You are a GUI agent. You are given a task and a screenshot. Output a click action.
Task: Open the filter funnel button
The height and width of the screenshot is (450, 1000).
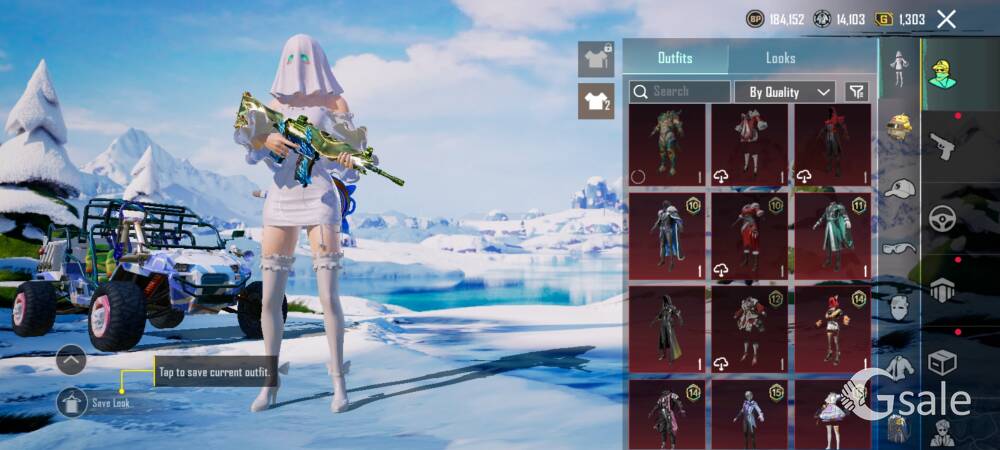(856, 92)
